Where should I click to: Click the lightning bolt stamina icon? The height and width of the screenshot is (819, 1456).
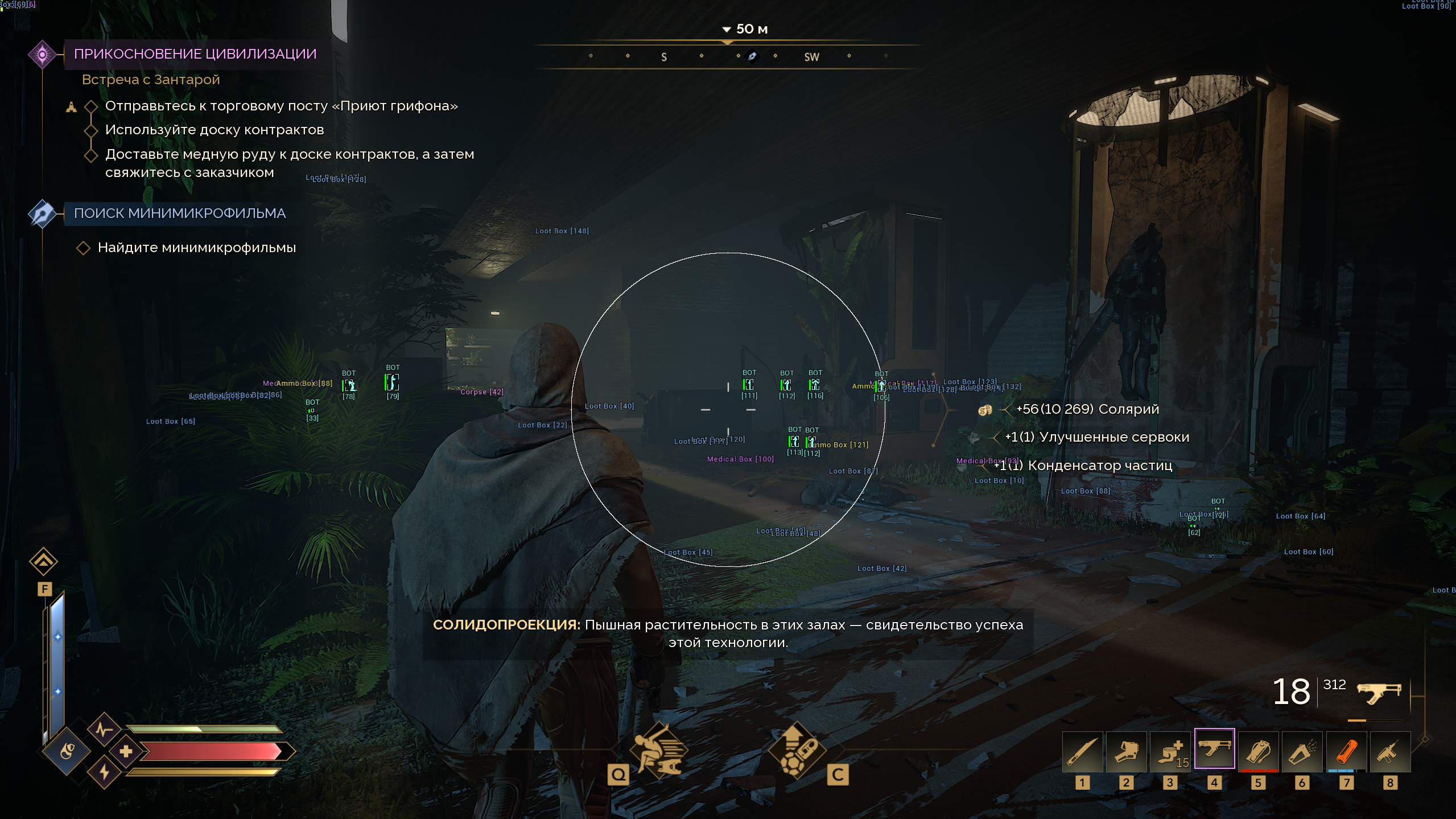[x=104, y=772]
